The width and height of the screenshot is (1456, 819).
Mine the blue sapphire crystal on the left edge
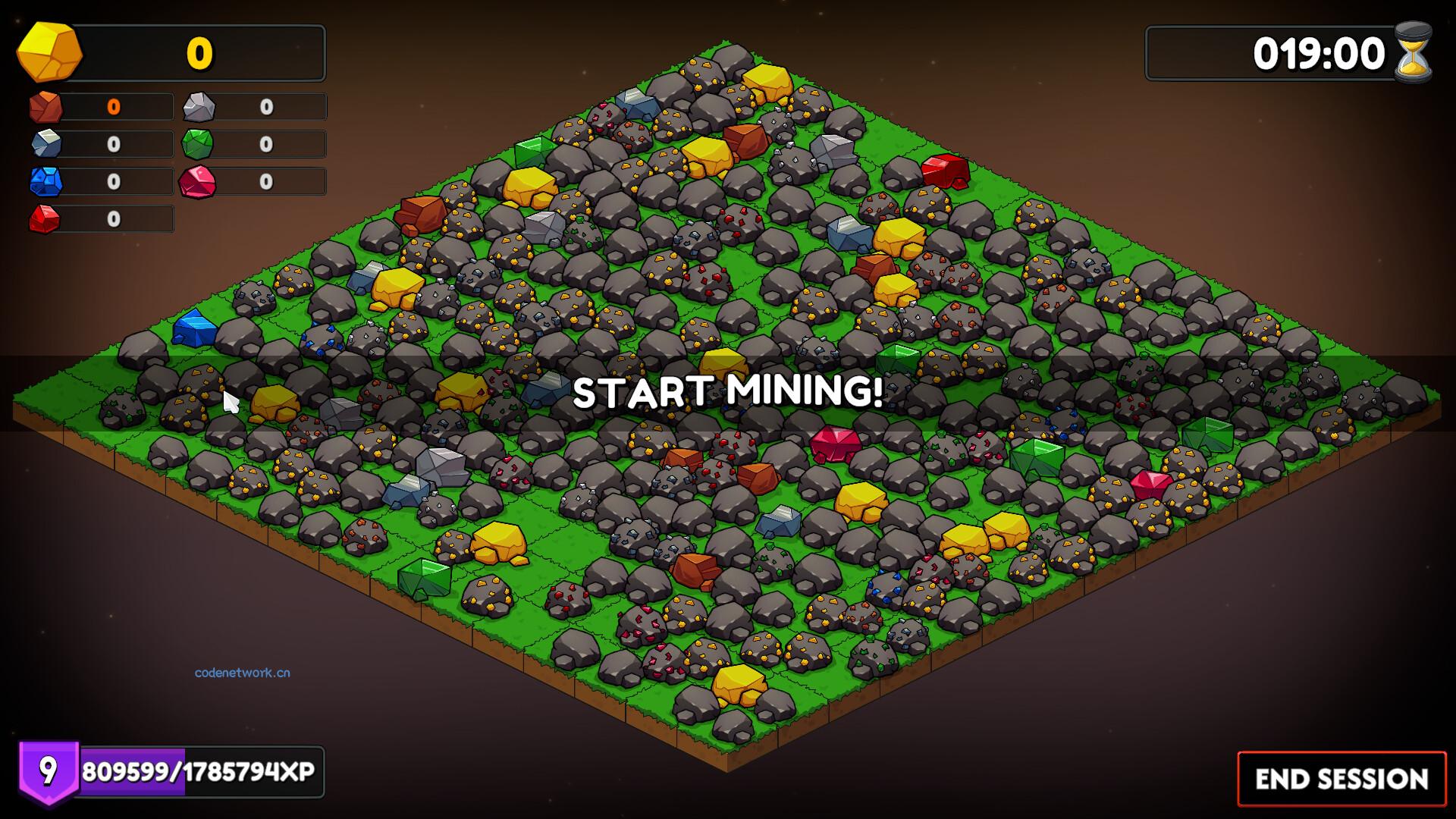click(196, 329)
